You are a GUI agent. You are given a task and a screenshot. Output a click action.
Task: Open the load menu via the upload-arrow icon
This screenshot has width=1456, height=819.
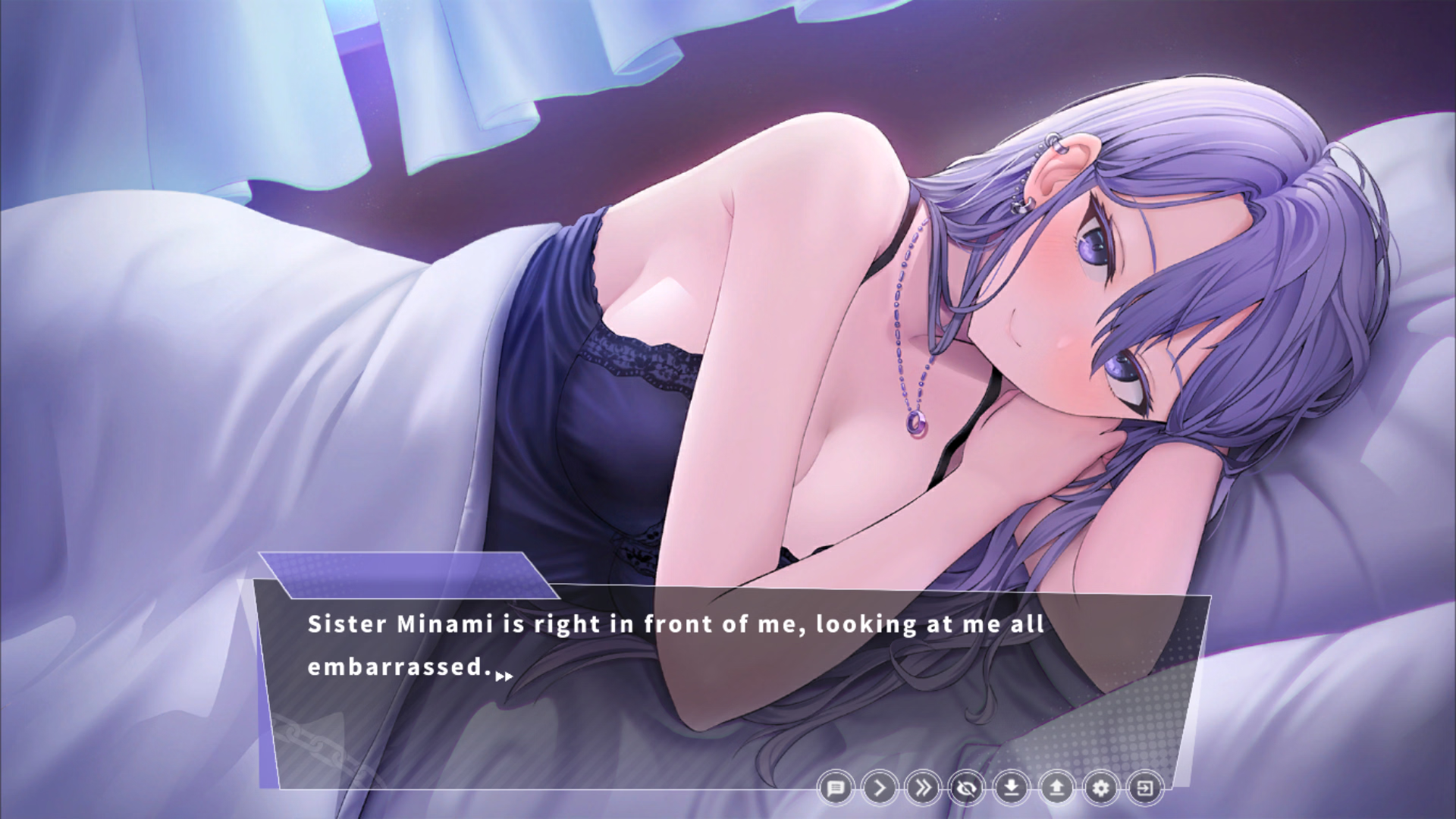[1056, 789]
